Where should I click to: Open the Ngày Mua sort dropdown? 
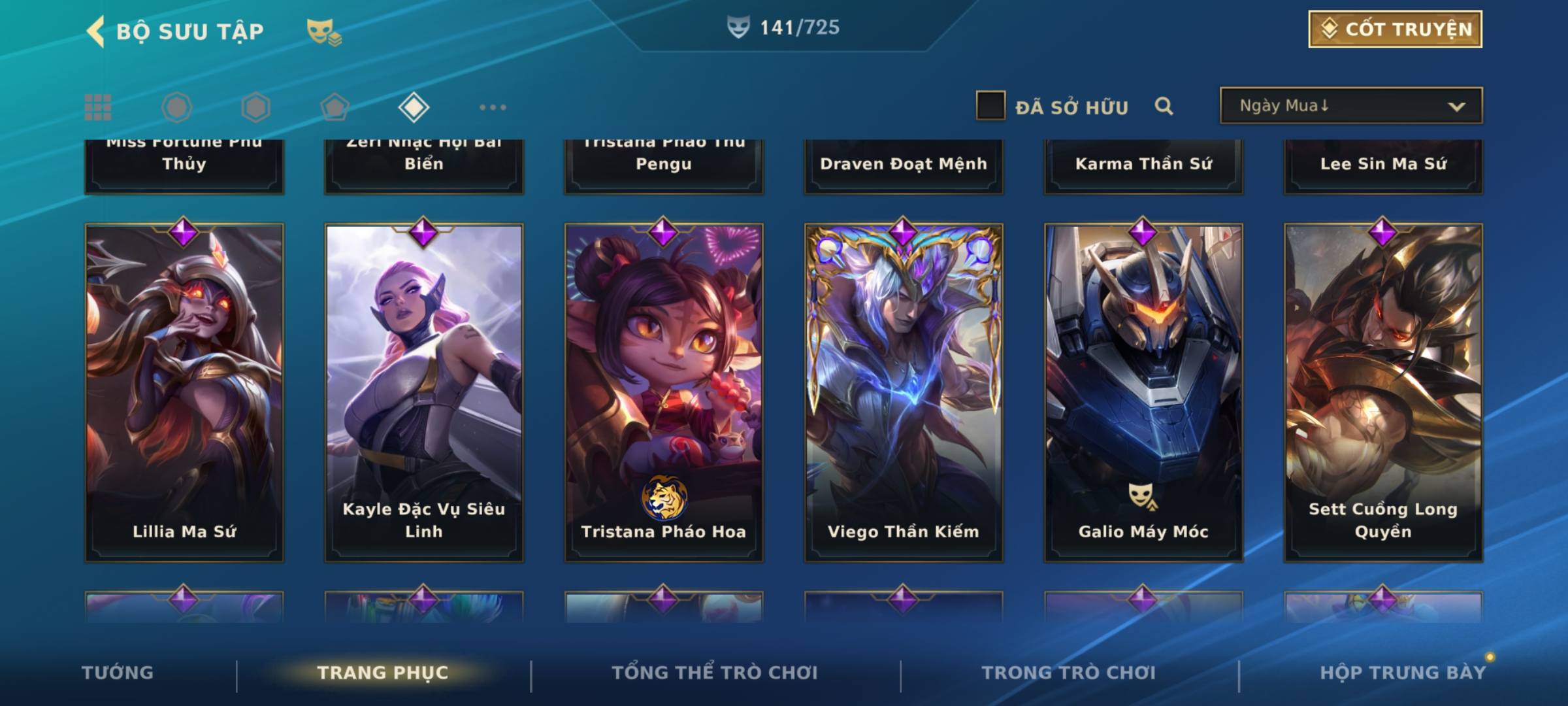point(1350,106)
